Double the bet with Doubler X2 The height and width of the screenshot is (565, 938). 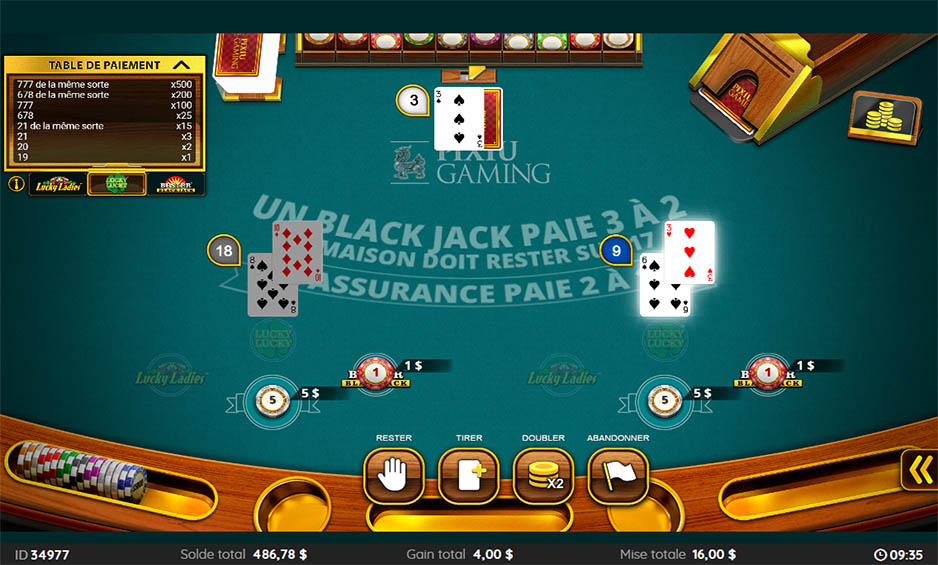543,476
